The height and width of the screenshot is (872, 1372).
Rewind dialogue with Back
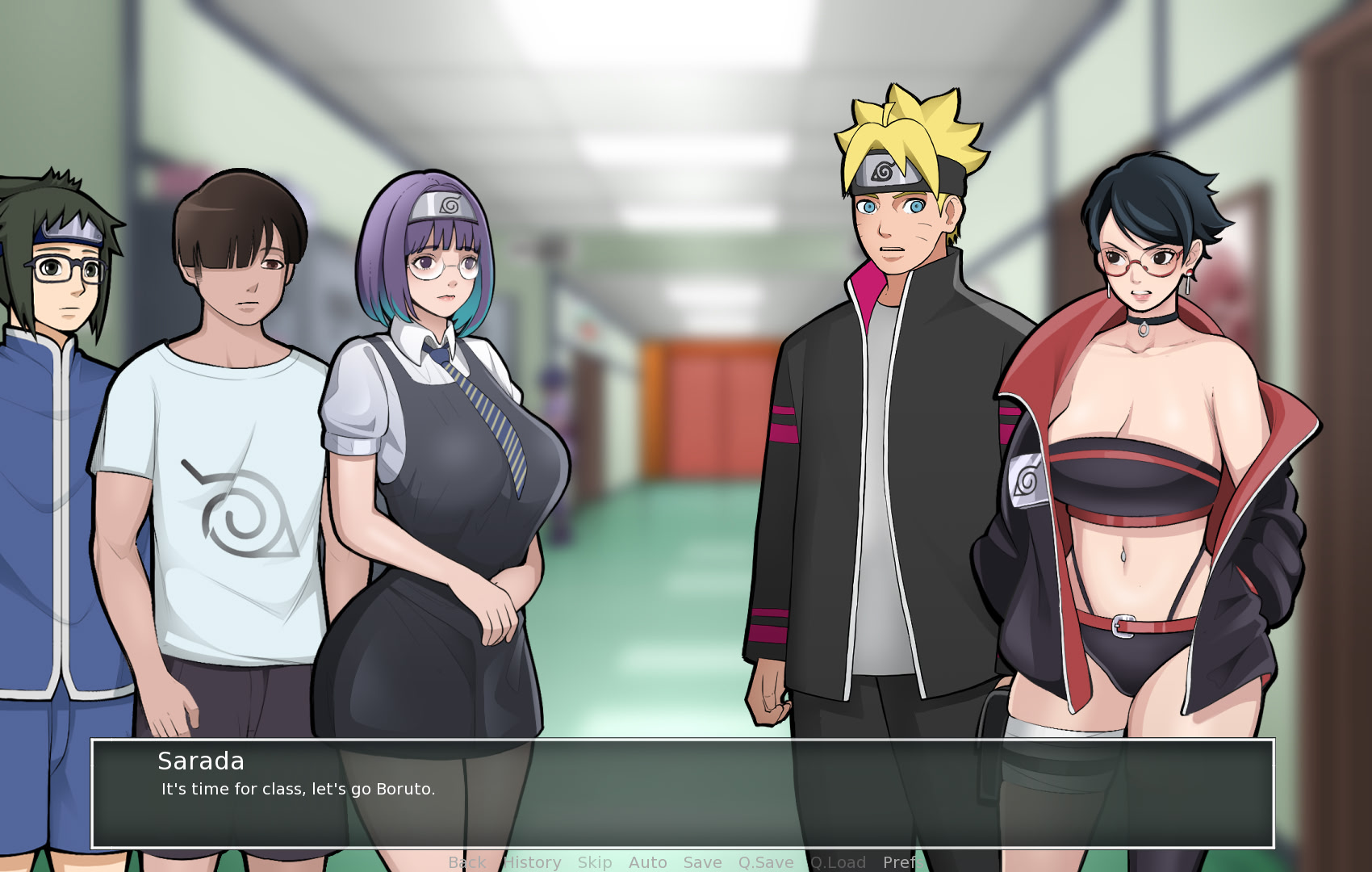click(x=465, y=862)
